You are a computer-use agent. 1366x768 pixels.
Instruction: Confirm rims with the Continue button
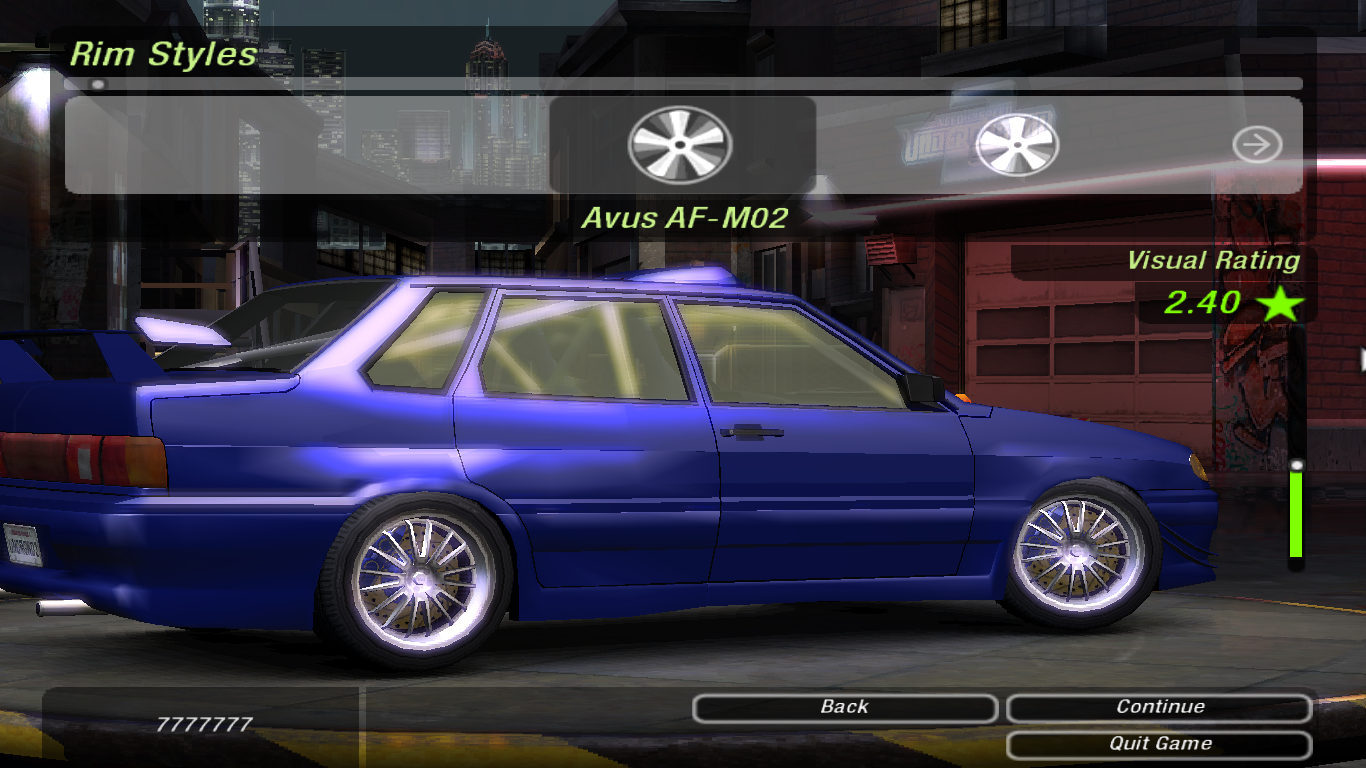[x=1159, y=708]
